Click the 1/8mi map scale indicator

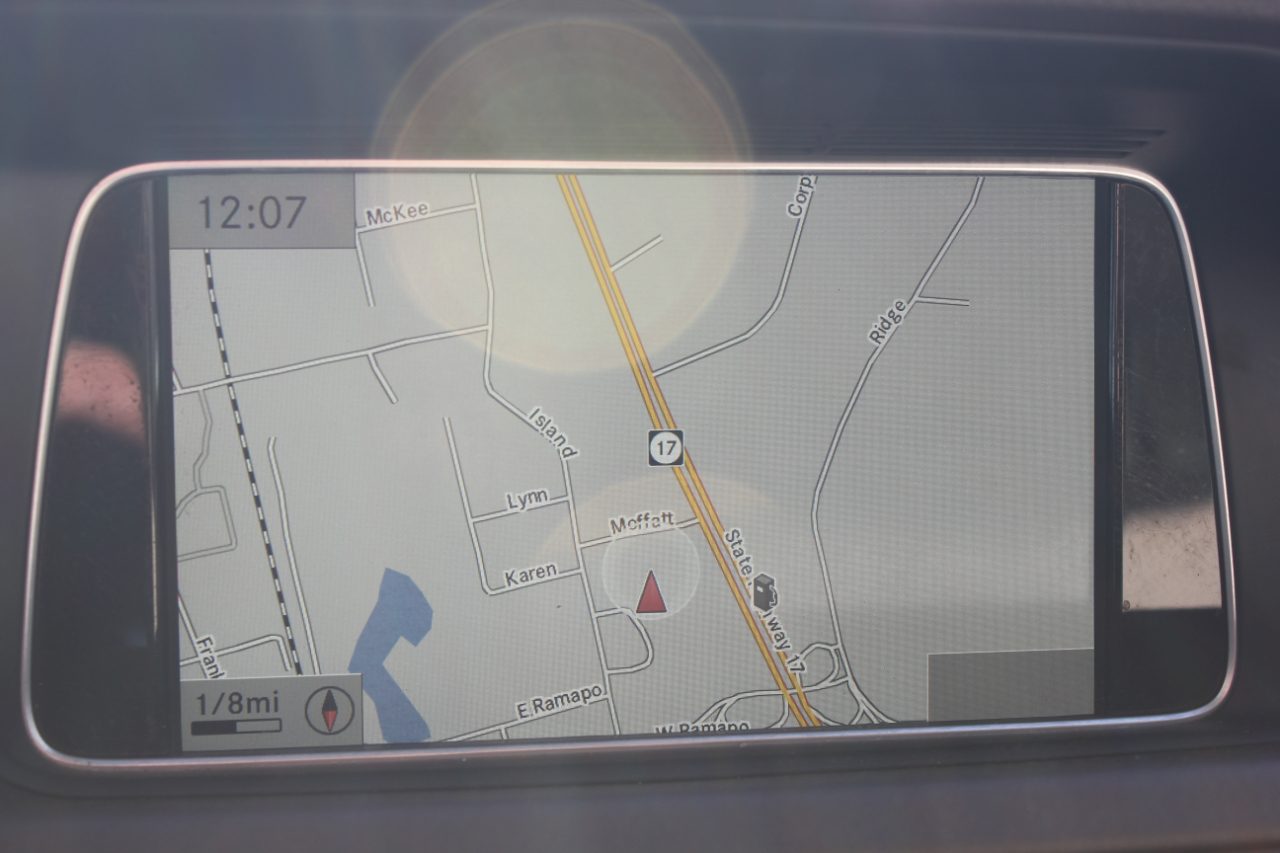pyautogui.click(x=237, y=711)
